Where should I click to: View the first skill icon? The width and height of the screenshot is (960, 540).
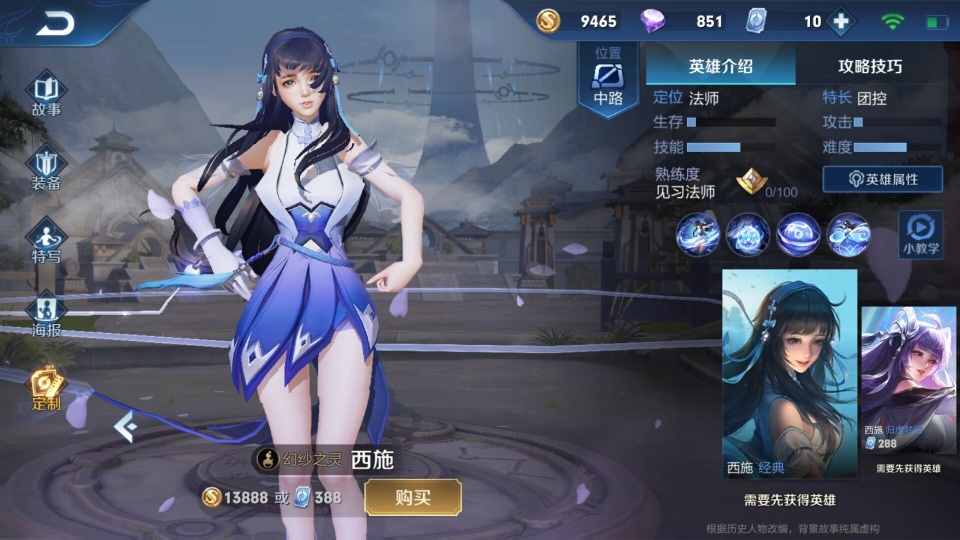[x=698, y=234]
